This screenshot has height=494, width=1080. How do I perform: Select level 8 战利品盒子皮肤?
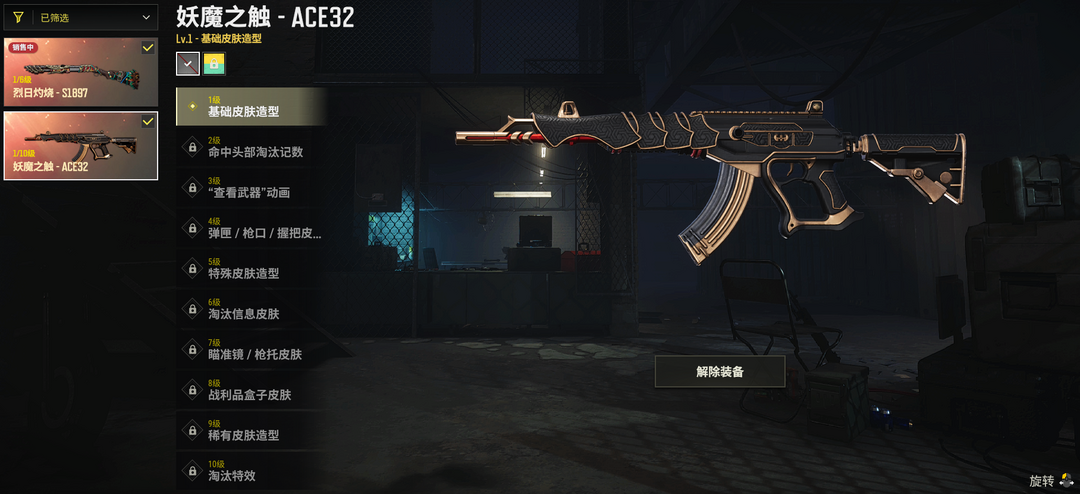point(251,390)
